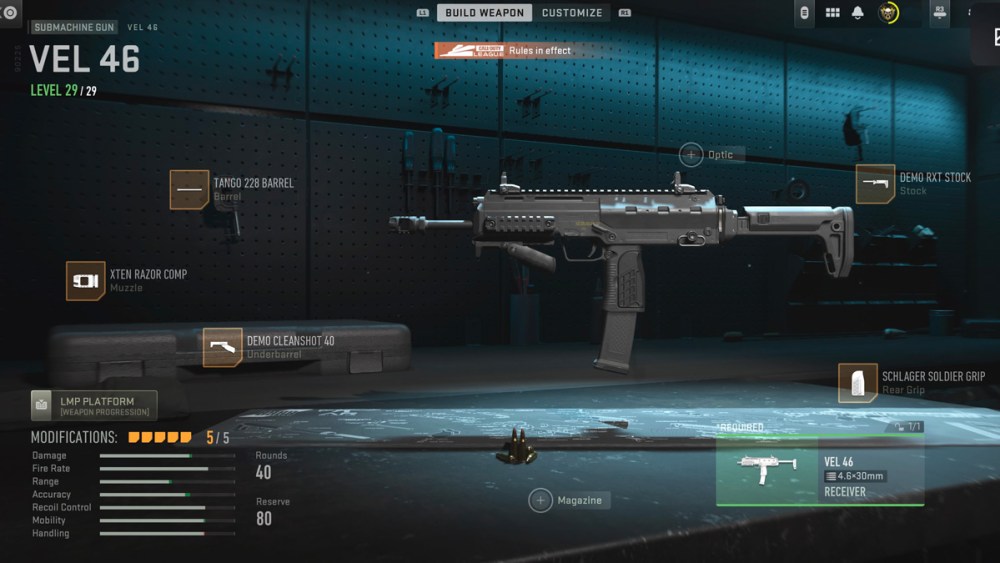The width and height of the screenshot is (1000, 563).
Task: Open the grid menu icon
Action: click(x=832, y=13)
